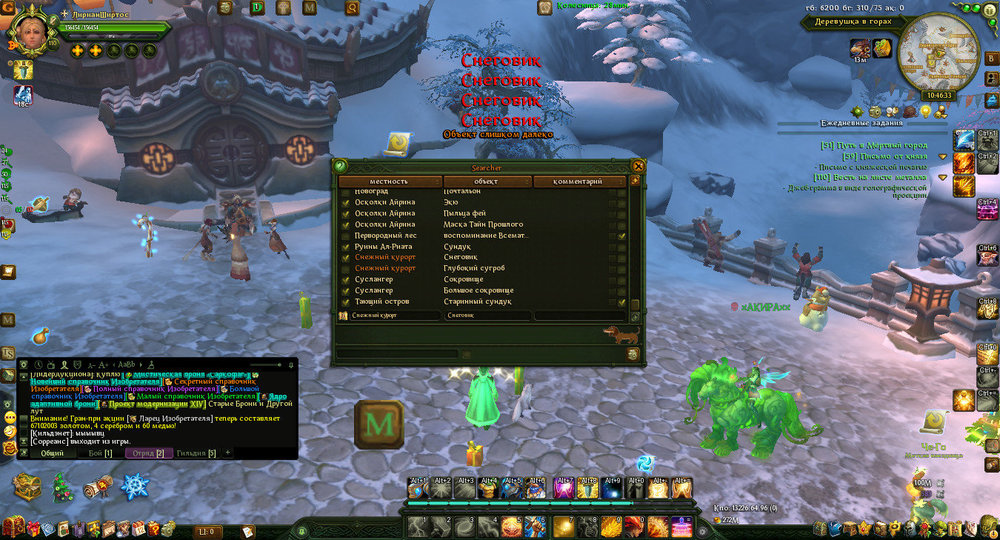Toggle the checkbox for Первородный лес row
The height and width of the screenshot is (540, 1000).
coord(346,235)
